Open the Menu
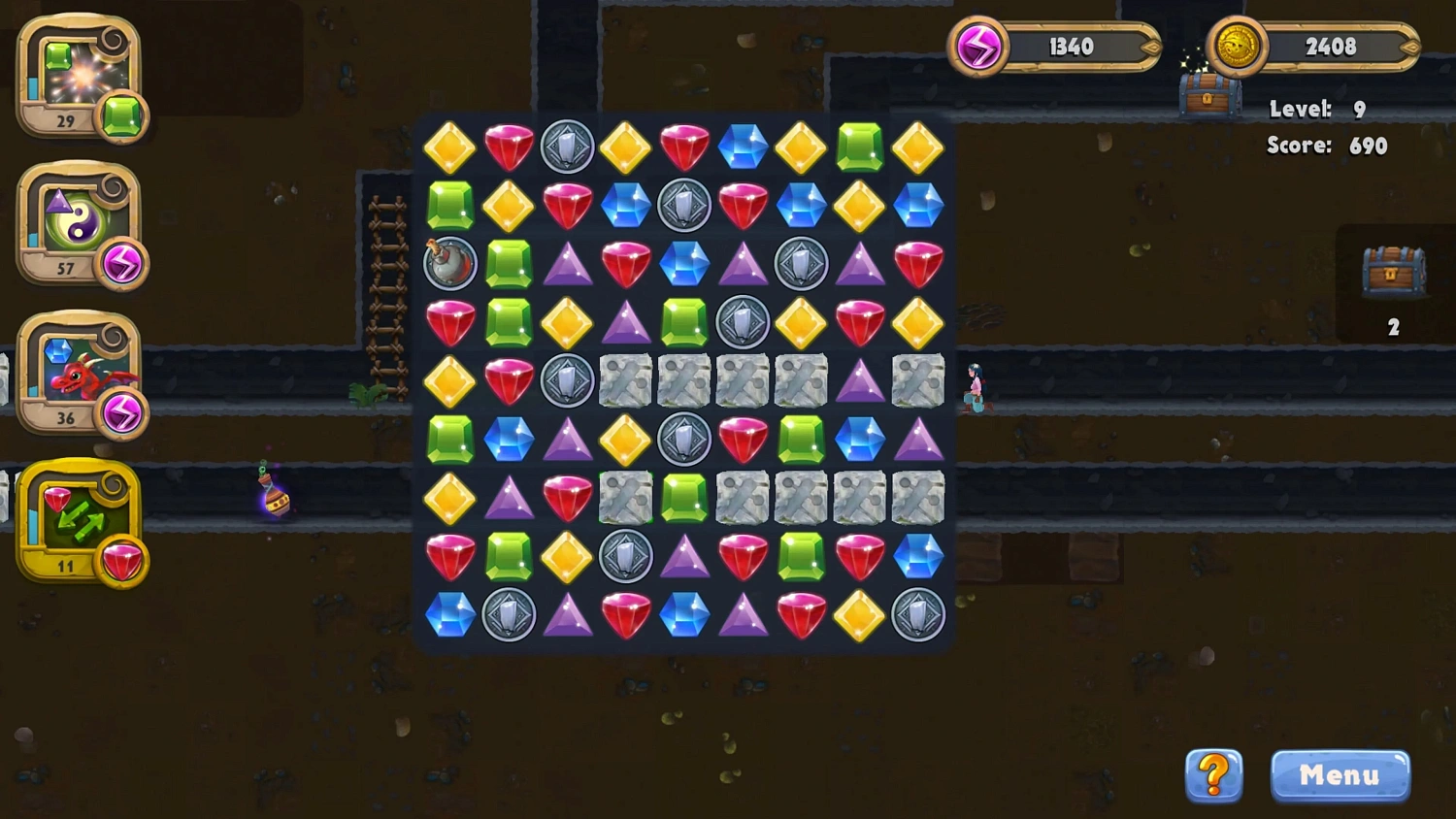Viewport: 1456px width, 819px height. coord(1340,775)
